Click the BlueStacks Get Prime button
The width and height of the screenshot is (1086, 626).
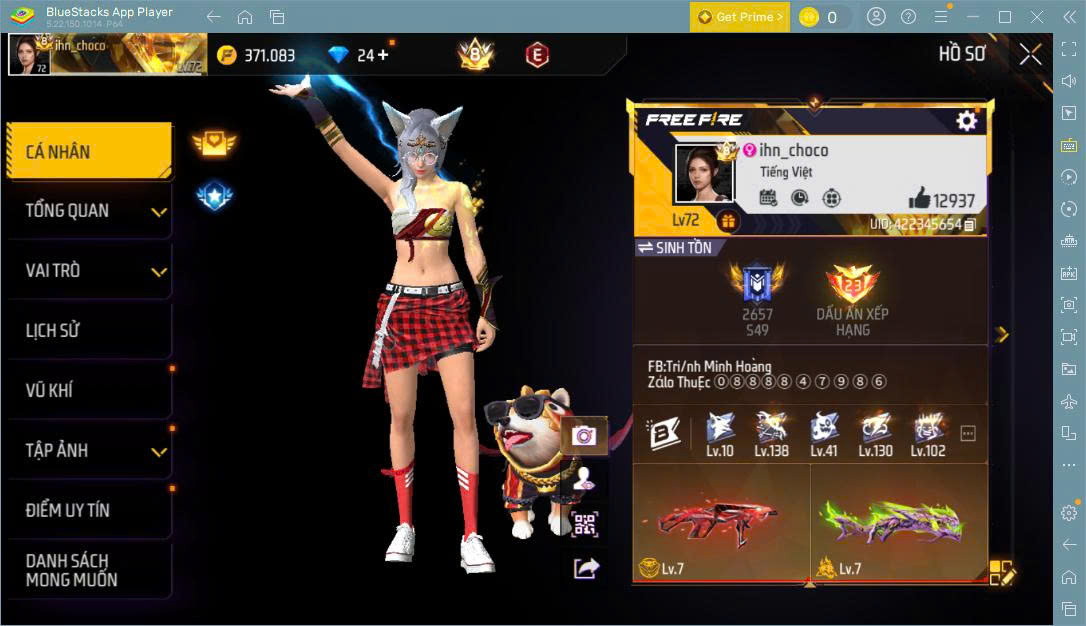click(x=739, y=17)
